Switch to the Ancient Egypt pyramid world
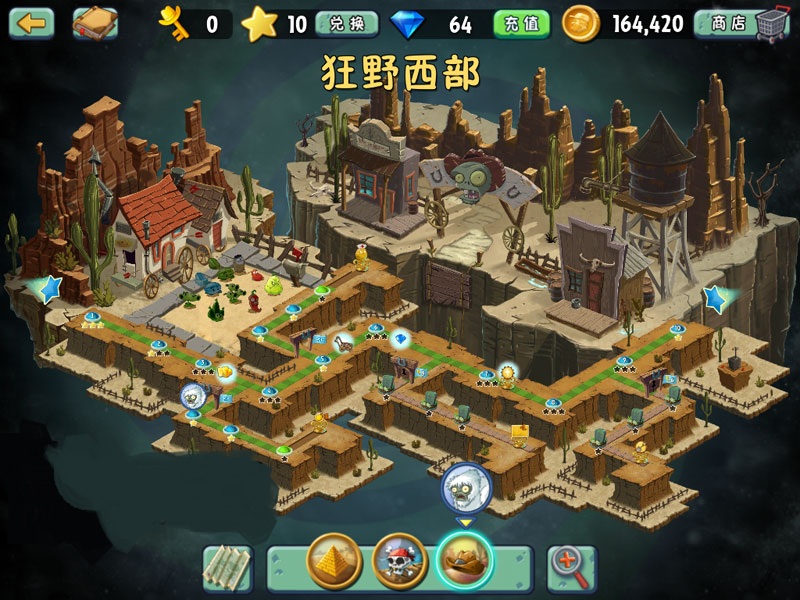The height and width of the screenshot is (600, 800). [334, 561]
